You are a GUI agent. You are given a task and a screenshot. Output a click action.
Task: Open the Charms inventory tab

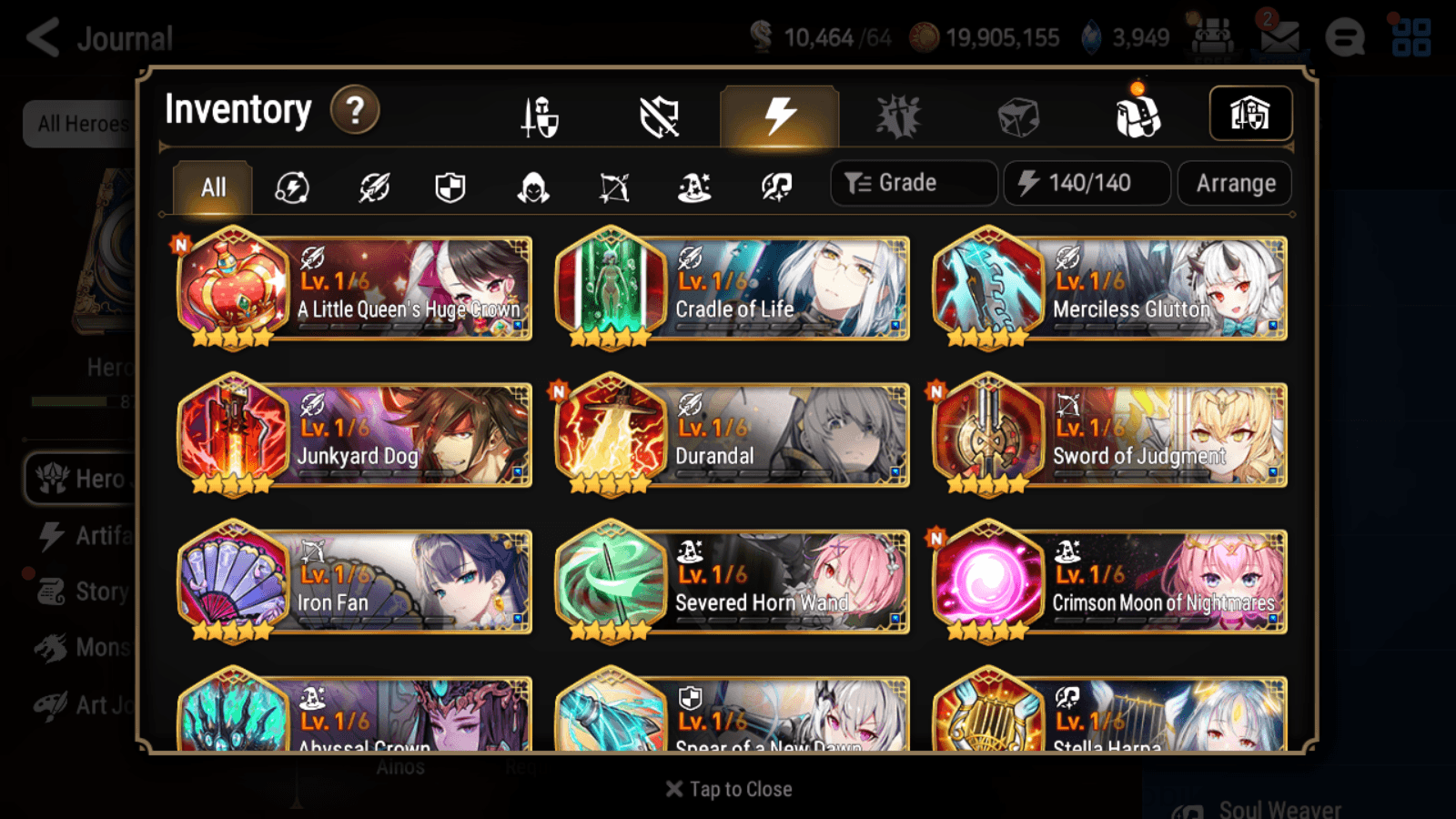[x=897, y=116]
